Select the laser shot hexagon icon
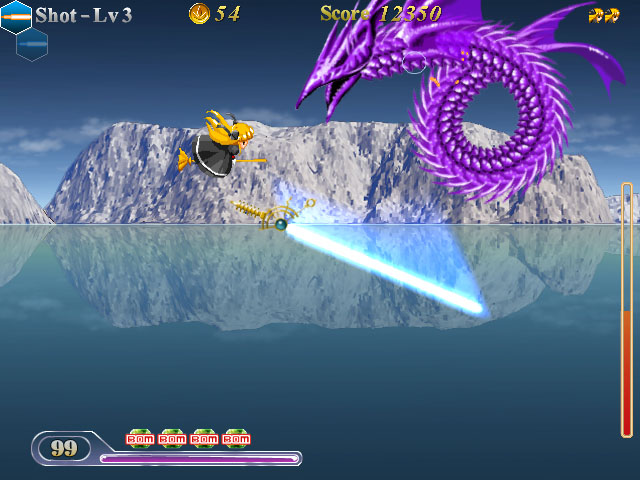Viewport: 640px width, 480px height. pos(16,16)
